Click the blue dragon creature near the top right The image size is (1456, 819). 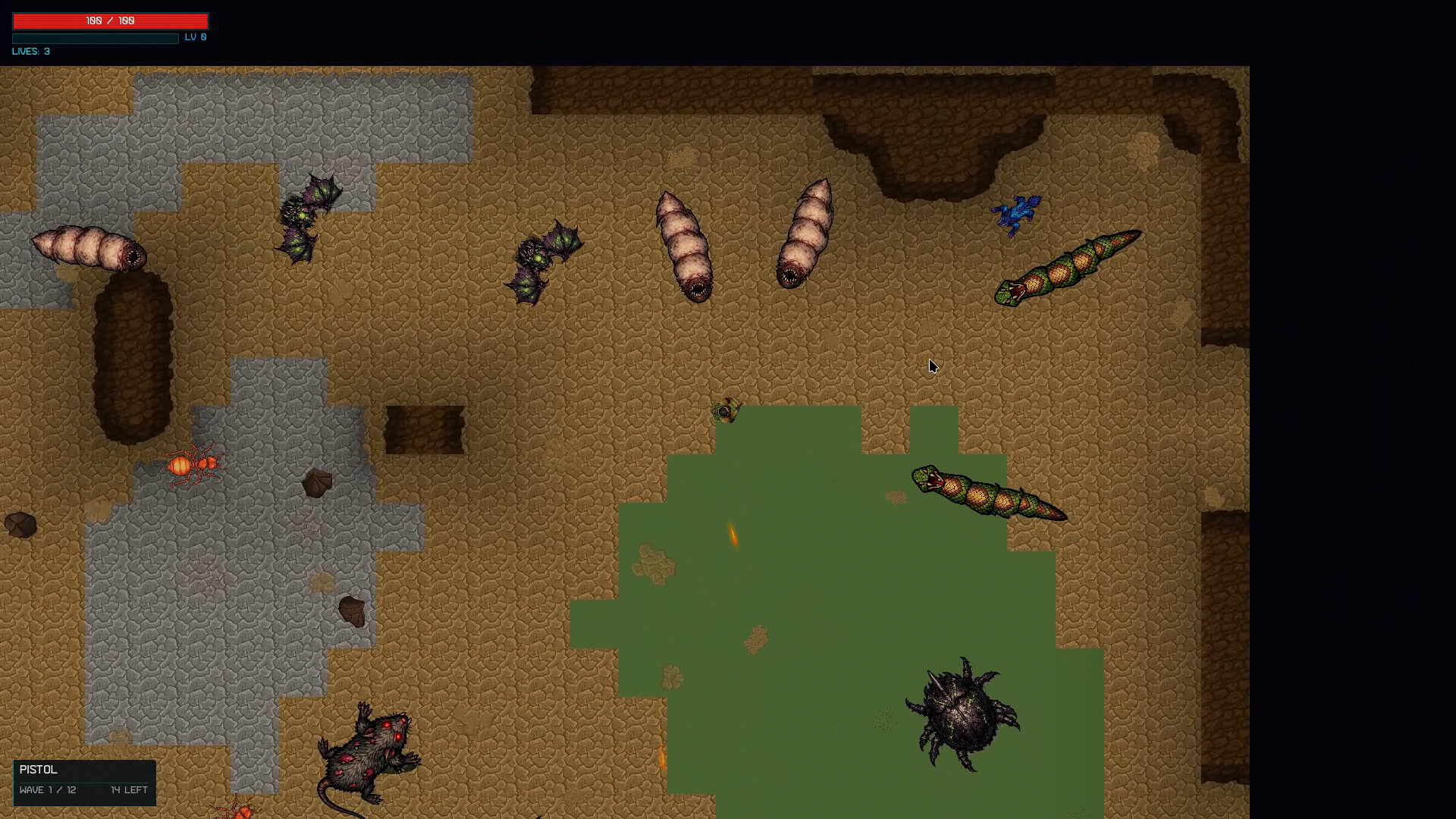tap(1016, 213)
